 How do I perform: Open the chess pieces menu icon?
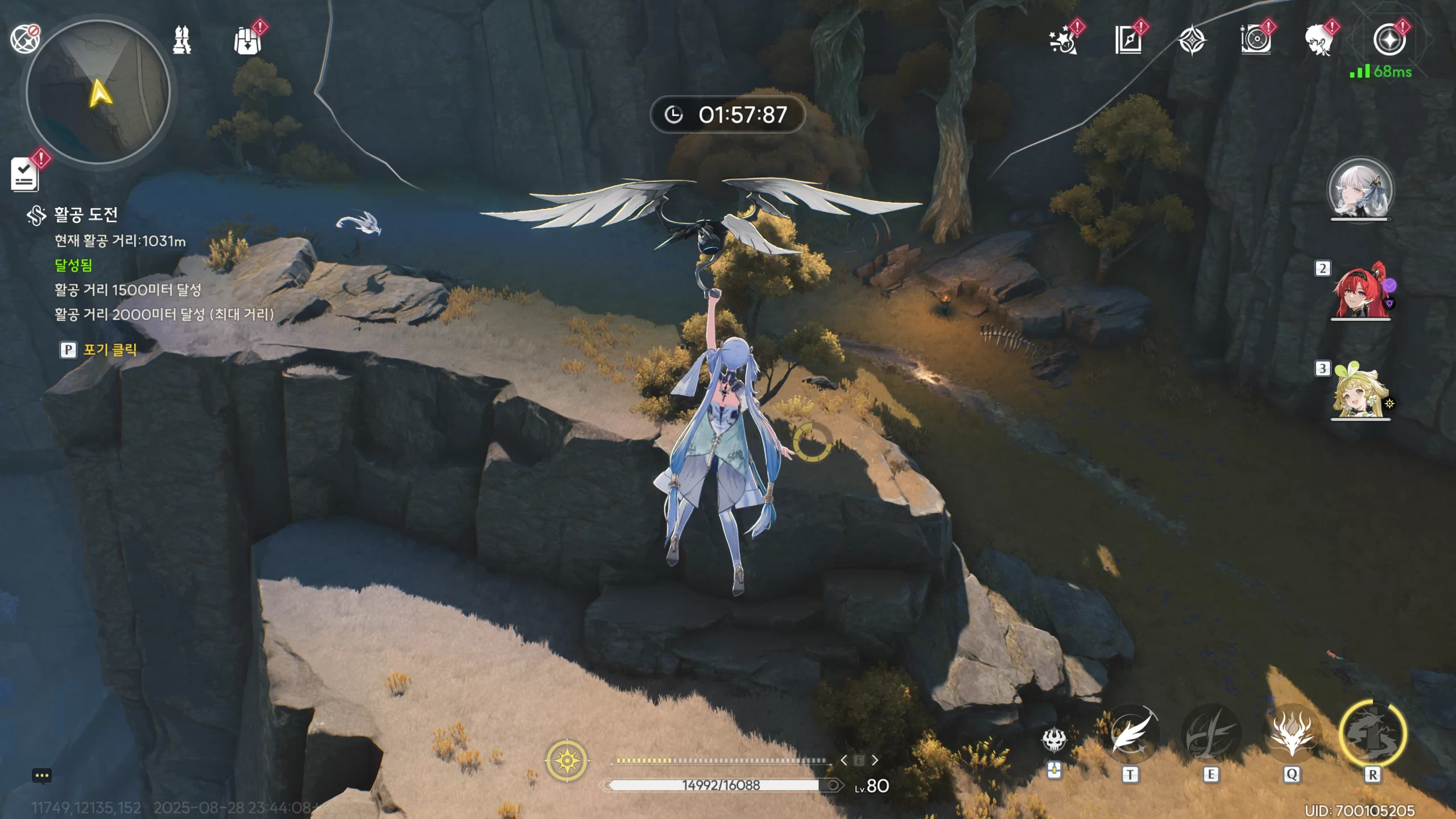182,40
